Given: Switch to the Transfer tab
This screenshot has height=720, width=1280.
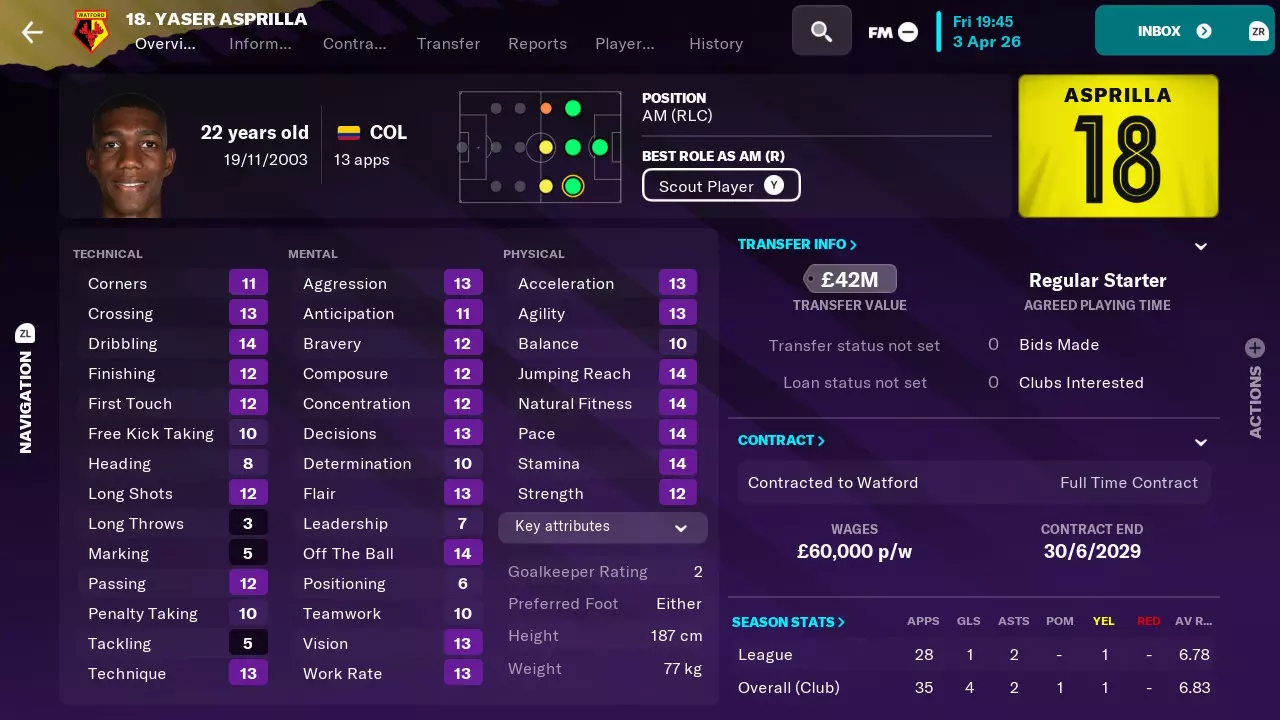Looking at the screenshot, I should tap(448, 44).
